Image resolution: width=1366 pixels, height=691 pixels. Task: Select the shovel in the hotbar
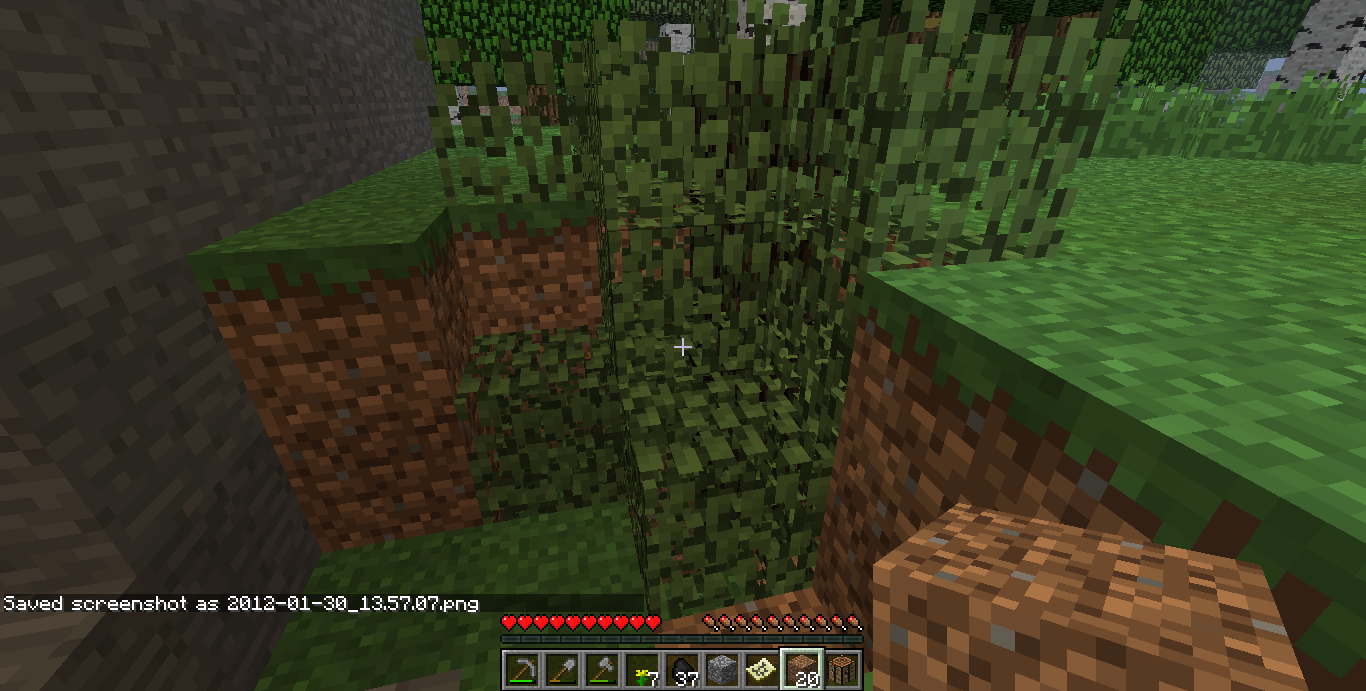click(x=561, y=669)
